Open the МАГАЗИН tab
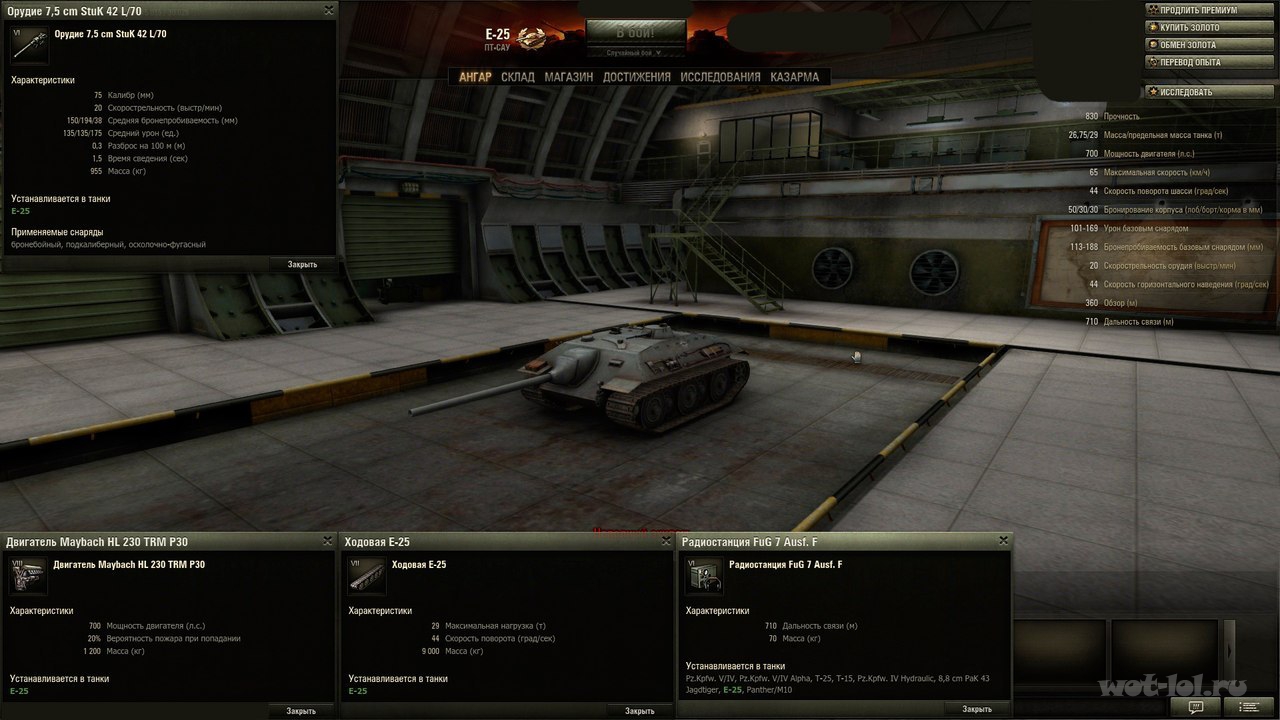 click(x=568, y=77)
